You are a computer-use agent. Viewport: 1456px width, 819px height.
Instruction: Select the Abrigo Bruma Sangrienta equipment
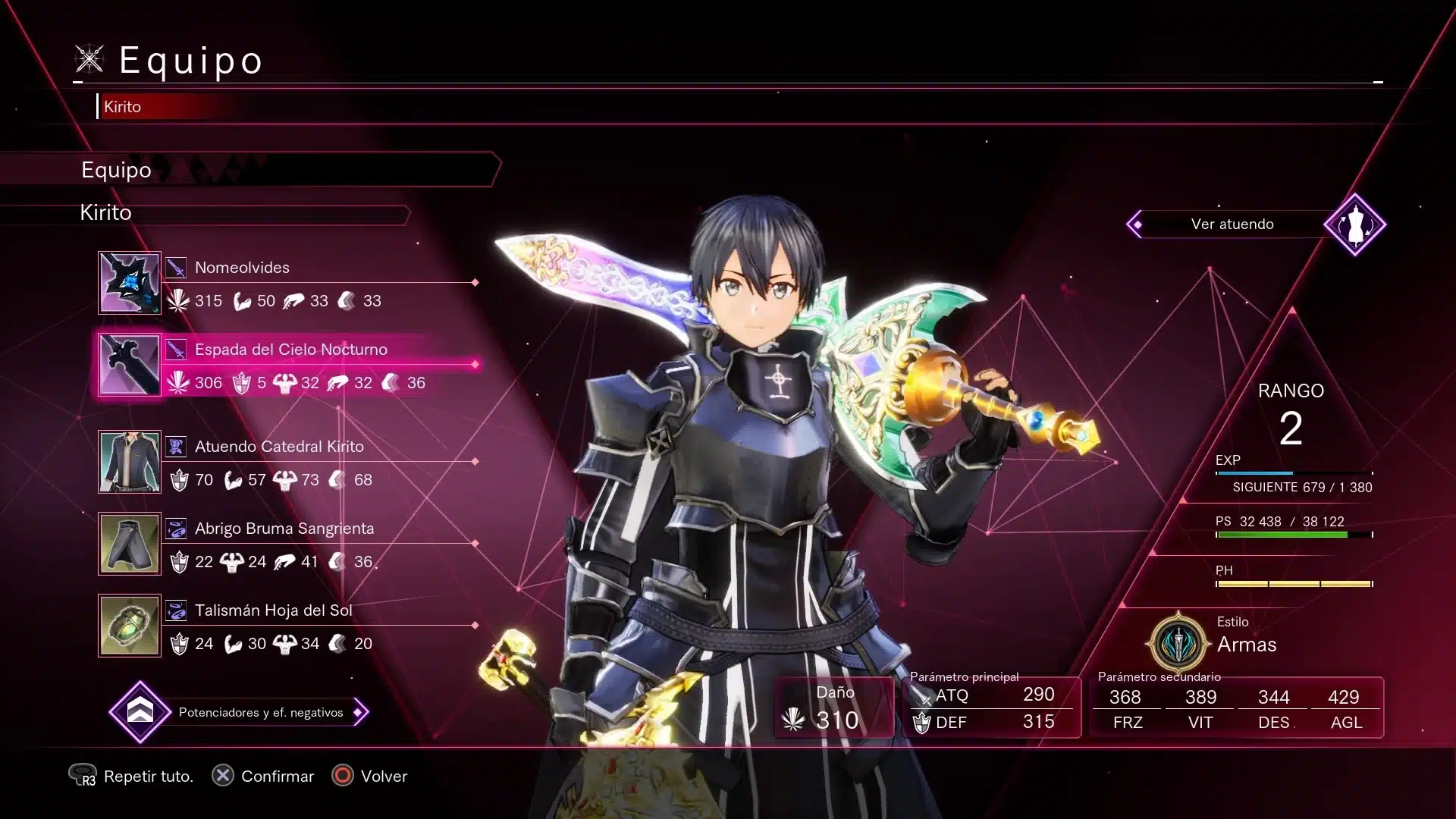pos(288,544)
